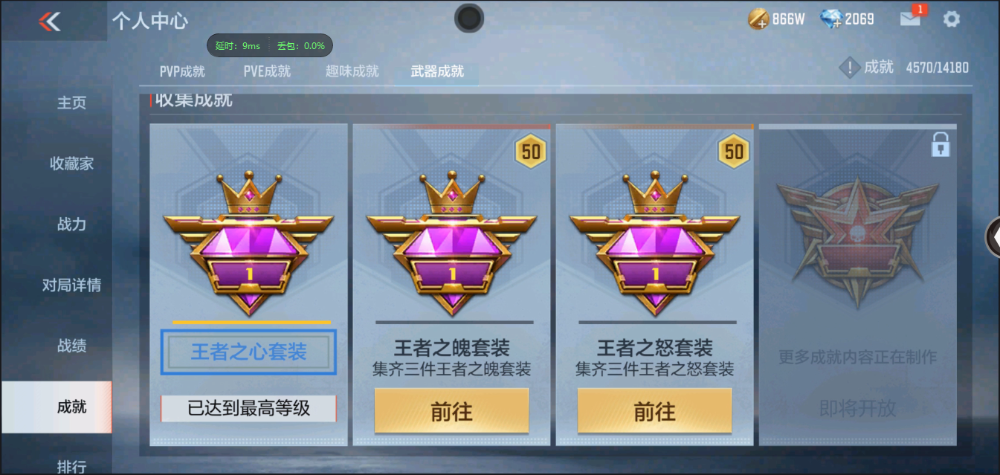This screenshot has height=475, width=1000.
Task: Select 成就 in the side menu
Action: point(71,407)
